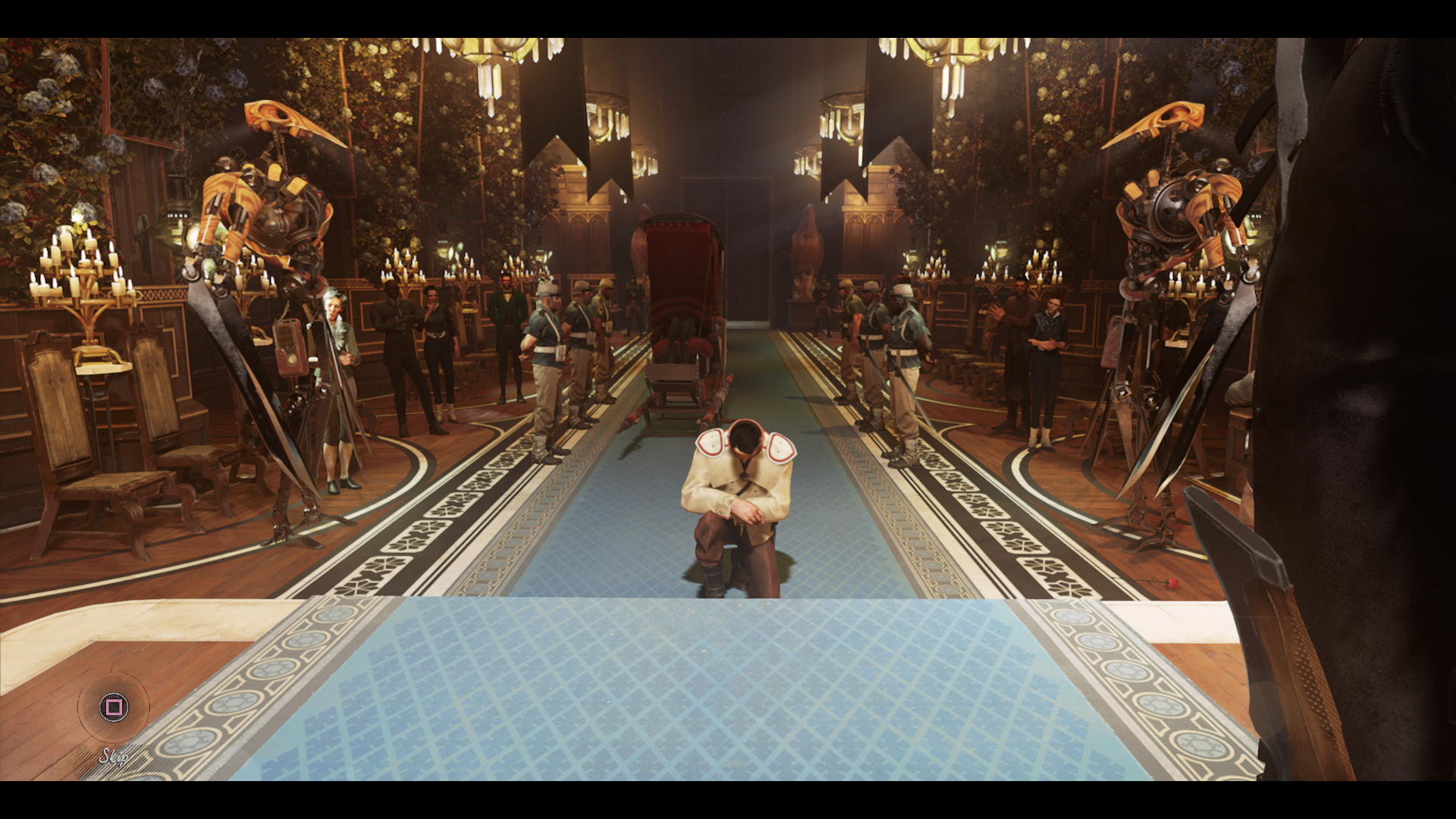The image size is (1456, 819).
Task: Select the red rose lying on the carpet
Action: point(1173,583)
